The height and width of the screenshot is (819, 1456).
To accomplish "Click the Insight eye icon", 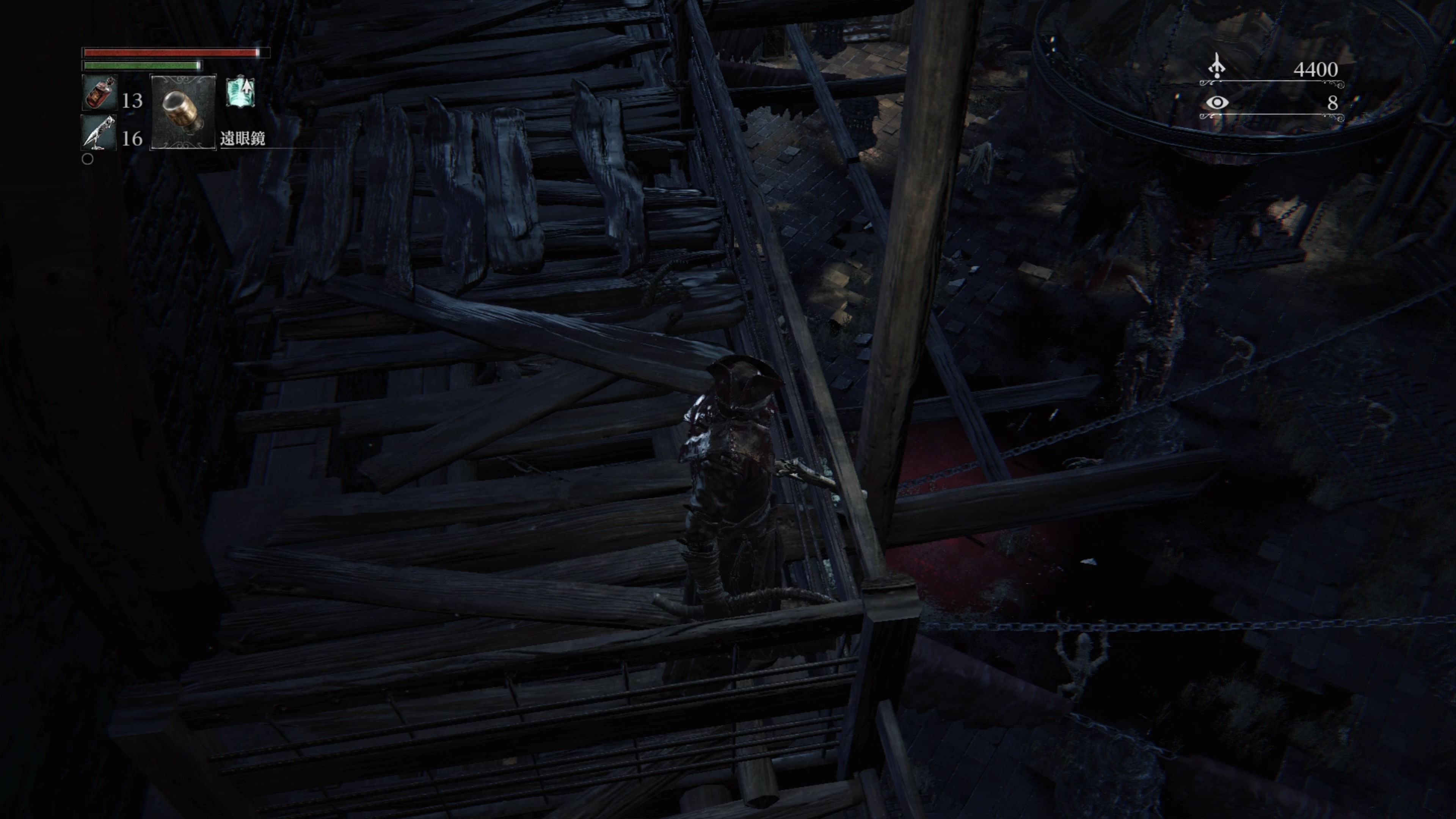I will click(x=1217, y=102).
